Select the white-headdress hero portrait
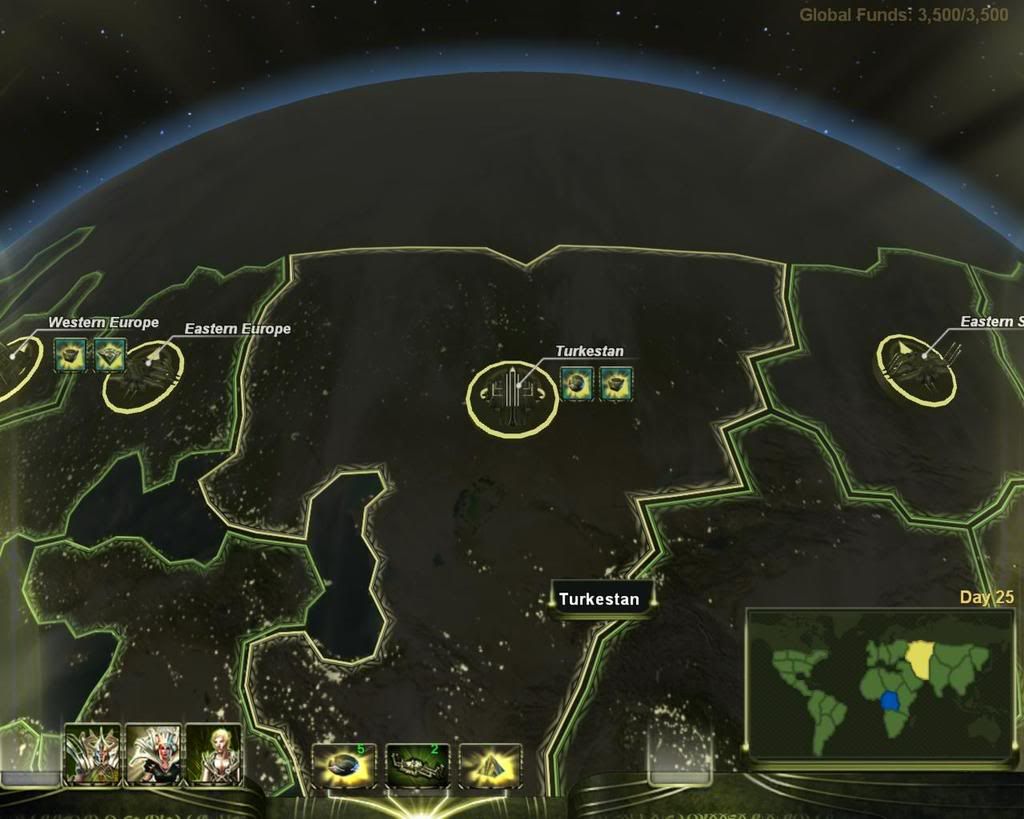The width and height of the screenshot is (1024, 819). (153, 754)
